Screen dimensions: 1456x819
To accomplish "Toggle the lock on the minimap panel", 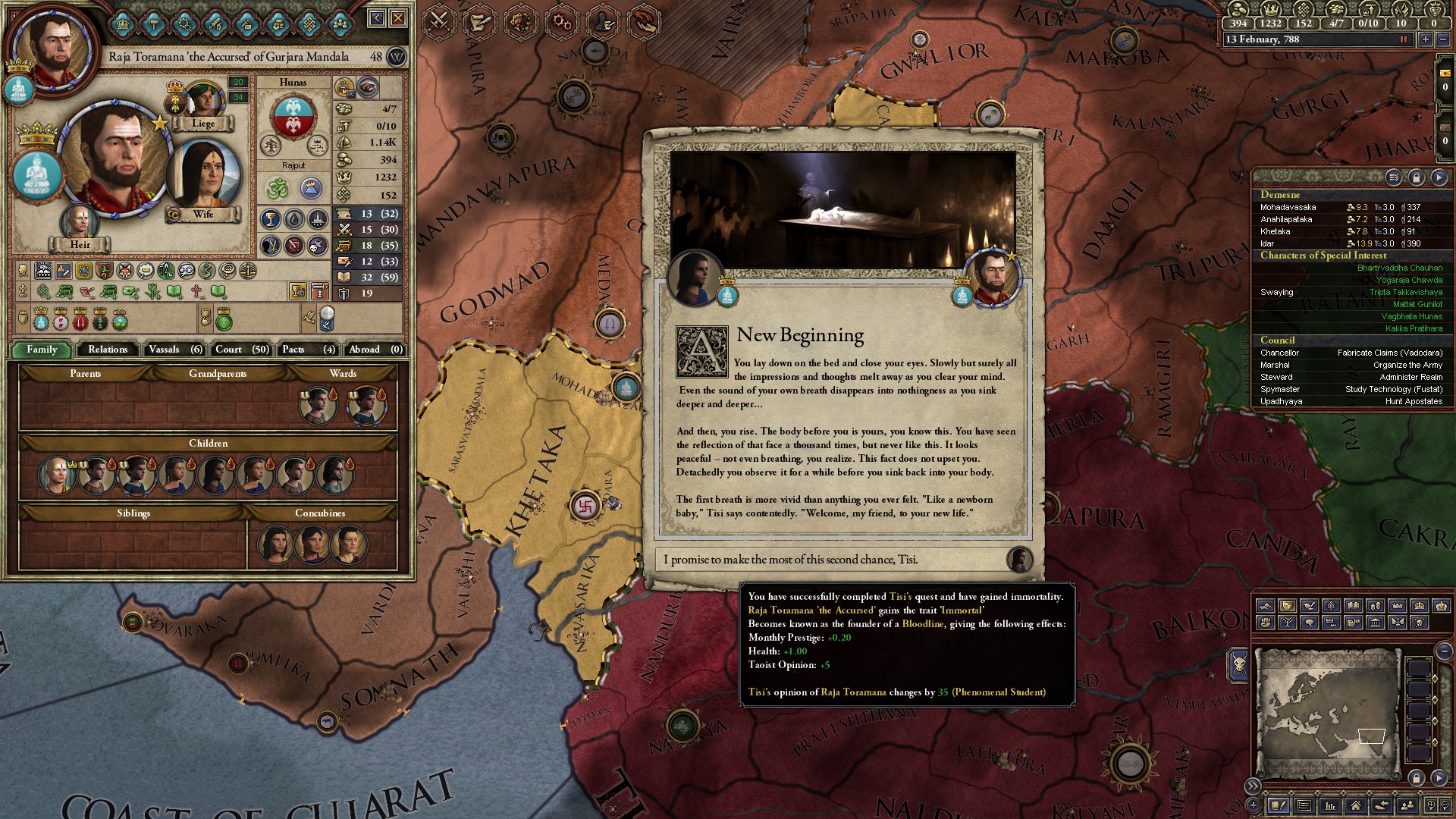I will tap(1416, 778).
